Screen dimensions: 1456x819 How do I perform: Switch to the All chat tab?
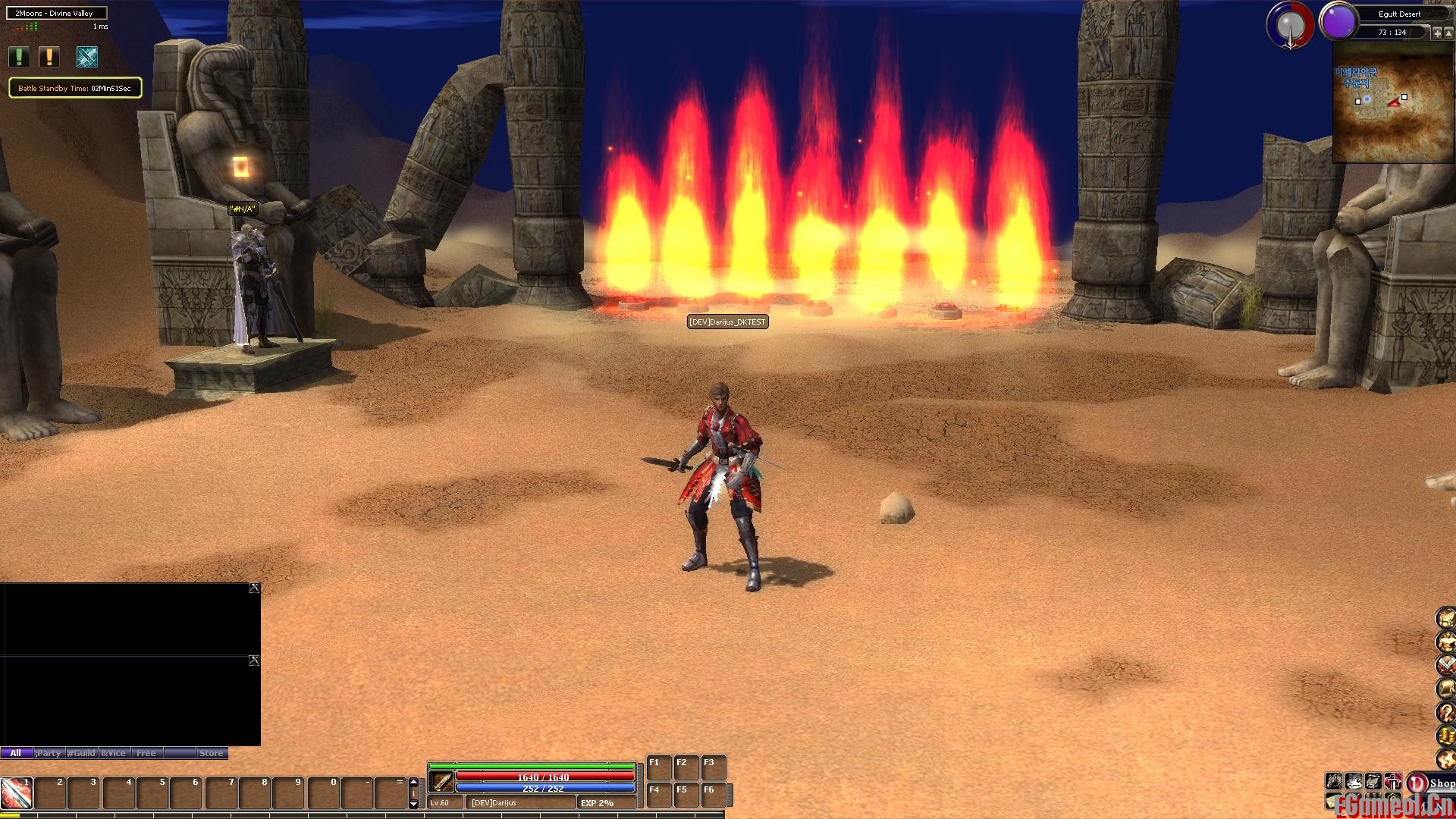coord(16,753)
